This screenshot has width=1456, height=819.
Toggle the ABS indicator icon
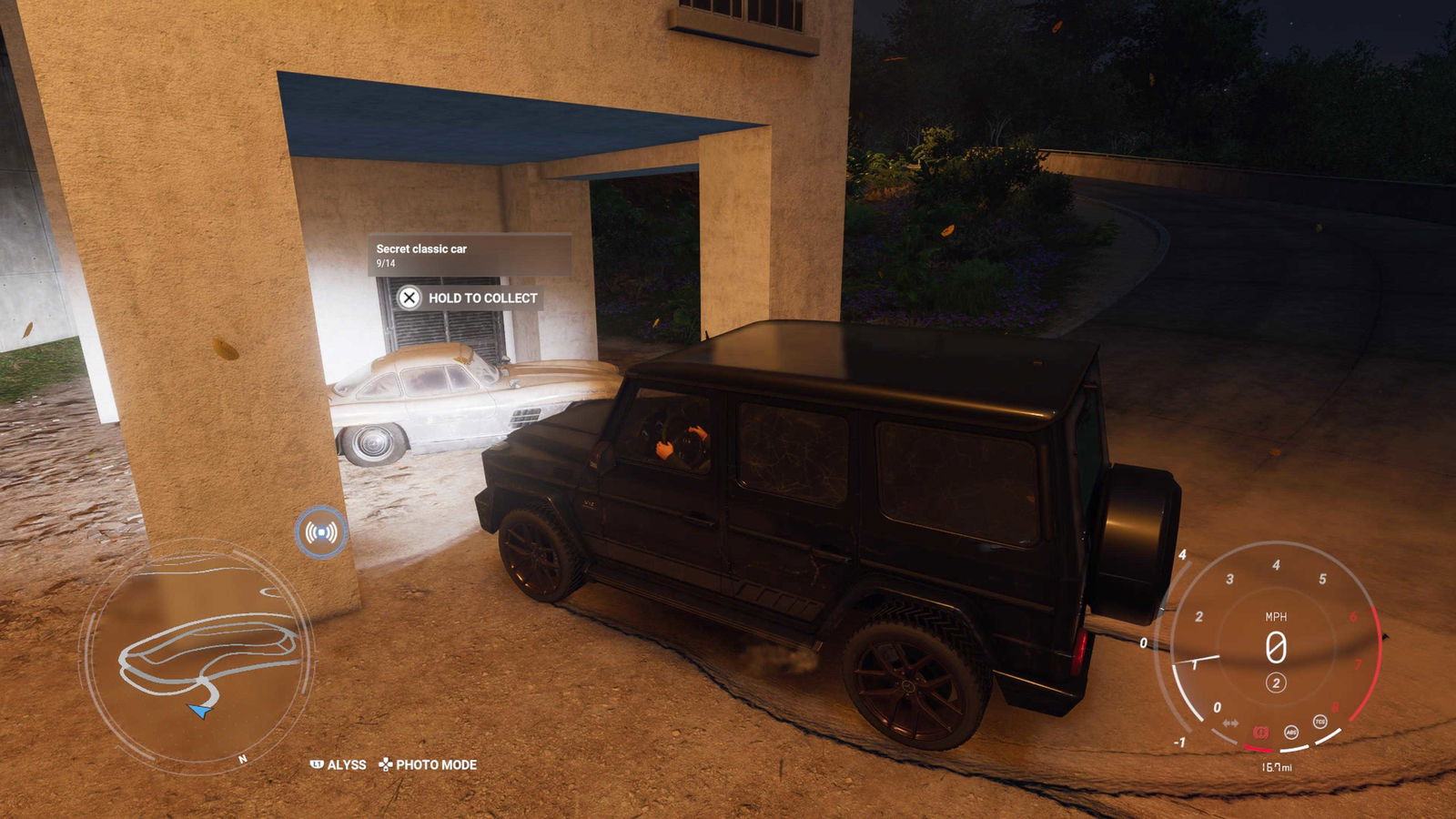point(1290,732)
